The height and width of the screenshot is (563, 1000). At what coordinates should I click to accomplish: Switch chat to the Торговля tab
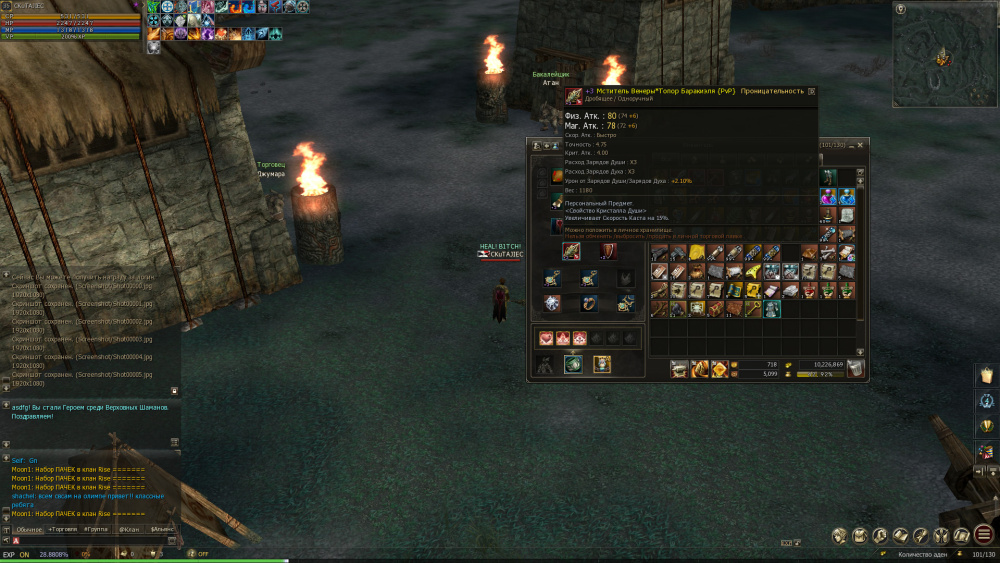(64, 528)
